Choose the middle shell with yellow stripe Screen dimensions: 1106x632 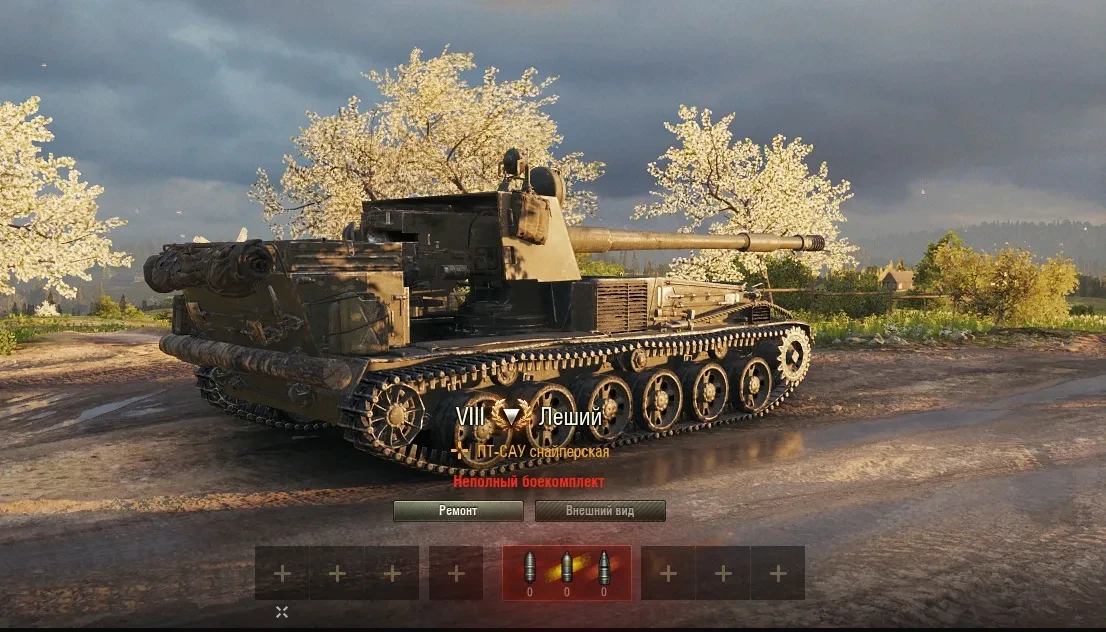point(566,570)
